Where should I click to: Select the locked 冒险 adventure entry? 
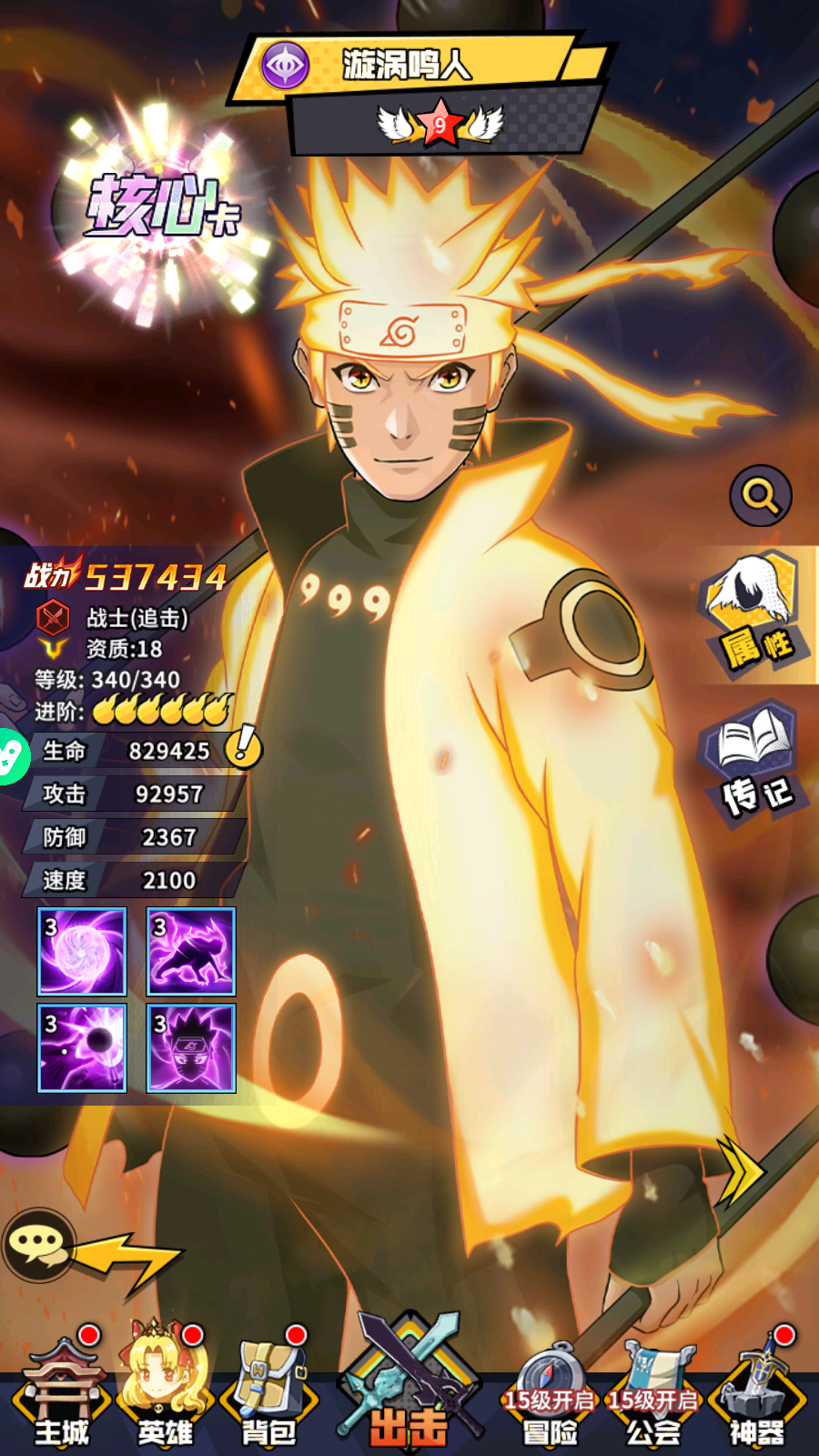coord(550,1397)
